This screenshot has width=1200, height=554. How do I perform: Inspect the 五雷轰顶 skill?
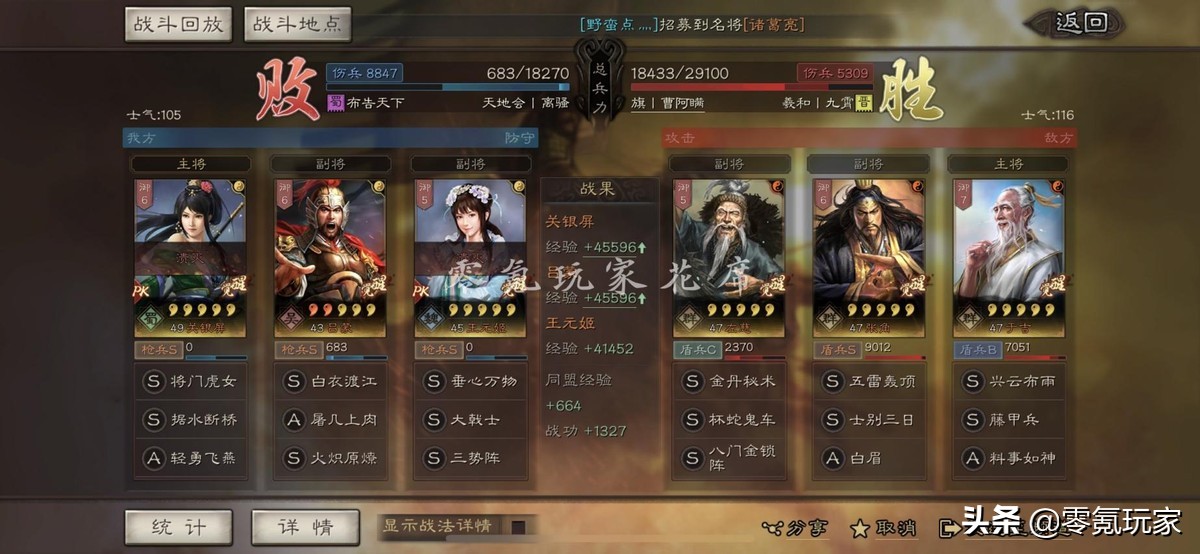tap(869, 381)
